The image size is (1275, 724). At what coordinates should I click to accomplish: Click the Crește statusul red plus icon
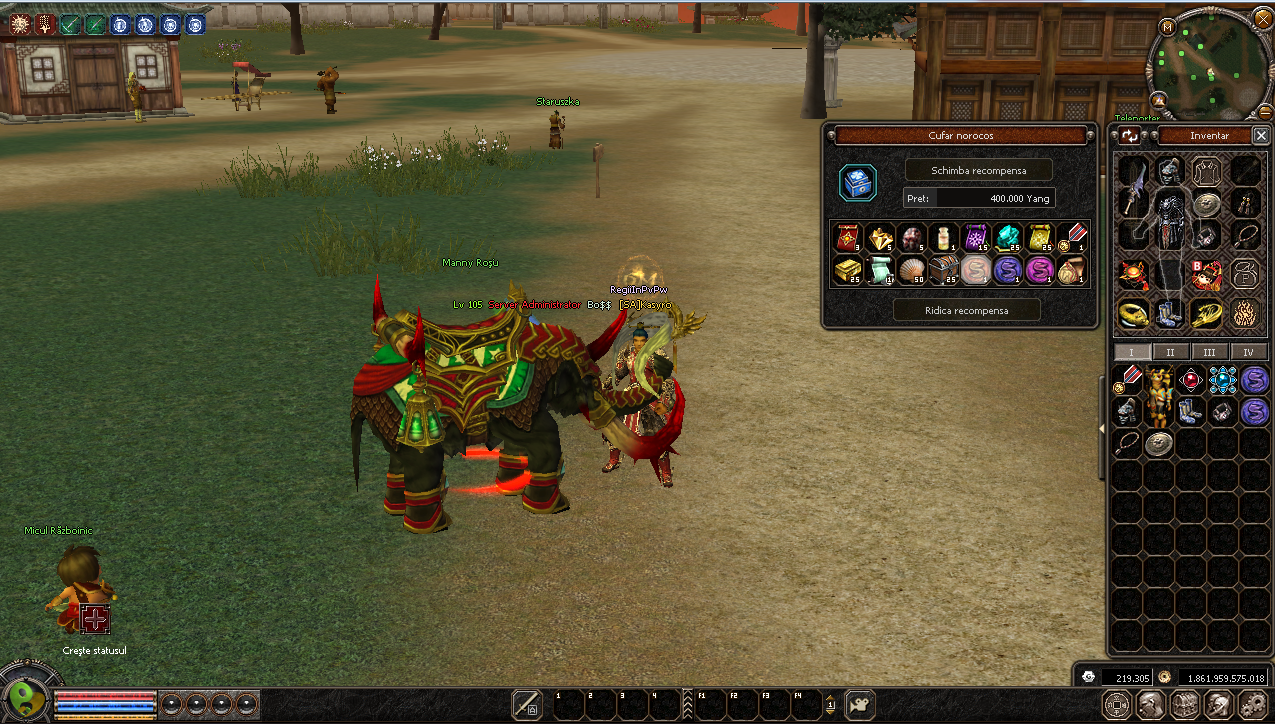point(95,618)
